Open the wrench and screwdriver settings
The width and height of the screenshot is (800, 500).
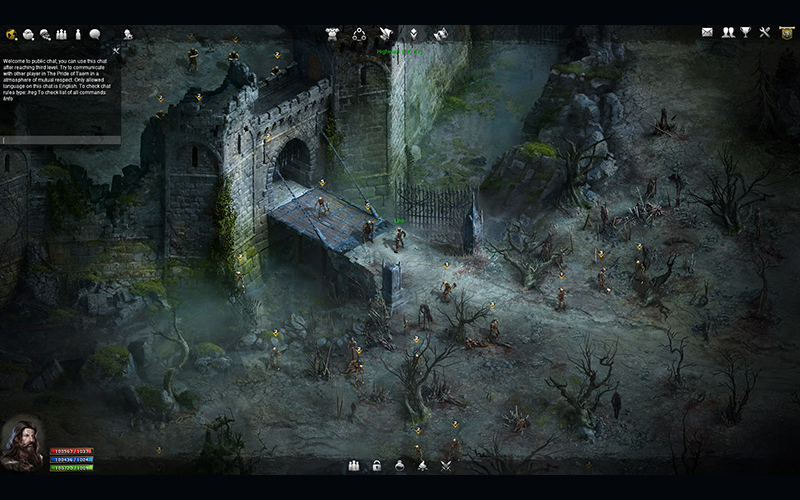(765, 33)
